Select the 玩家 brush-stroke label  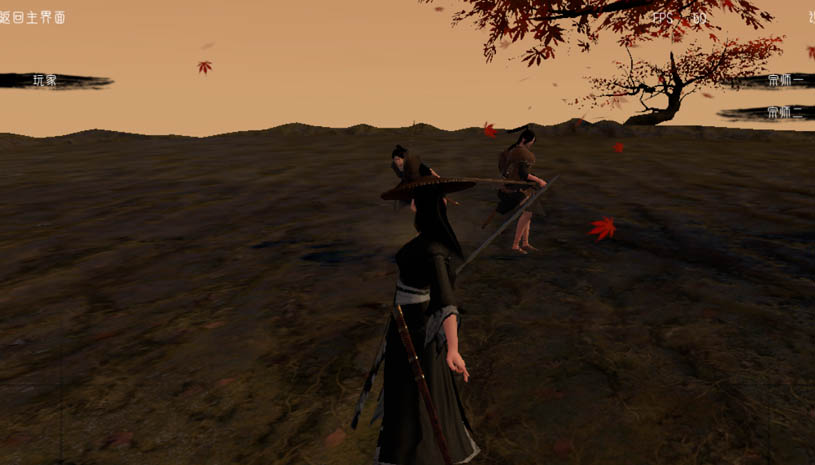click(x=46, y=80)
